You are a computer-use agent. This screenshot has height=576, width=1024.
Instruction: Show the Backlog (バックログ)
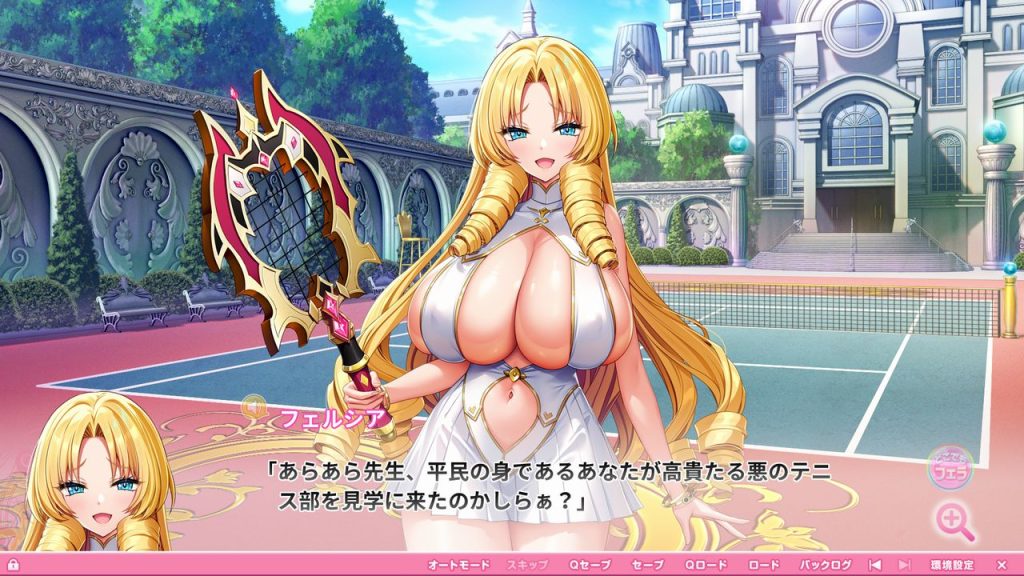[x=825, y=565]
